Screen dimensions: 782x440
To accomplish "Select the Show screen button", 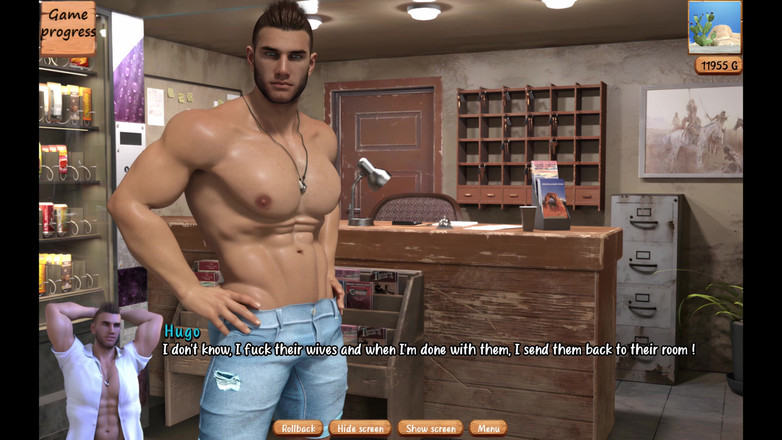I will click(430, 428).
